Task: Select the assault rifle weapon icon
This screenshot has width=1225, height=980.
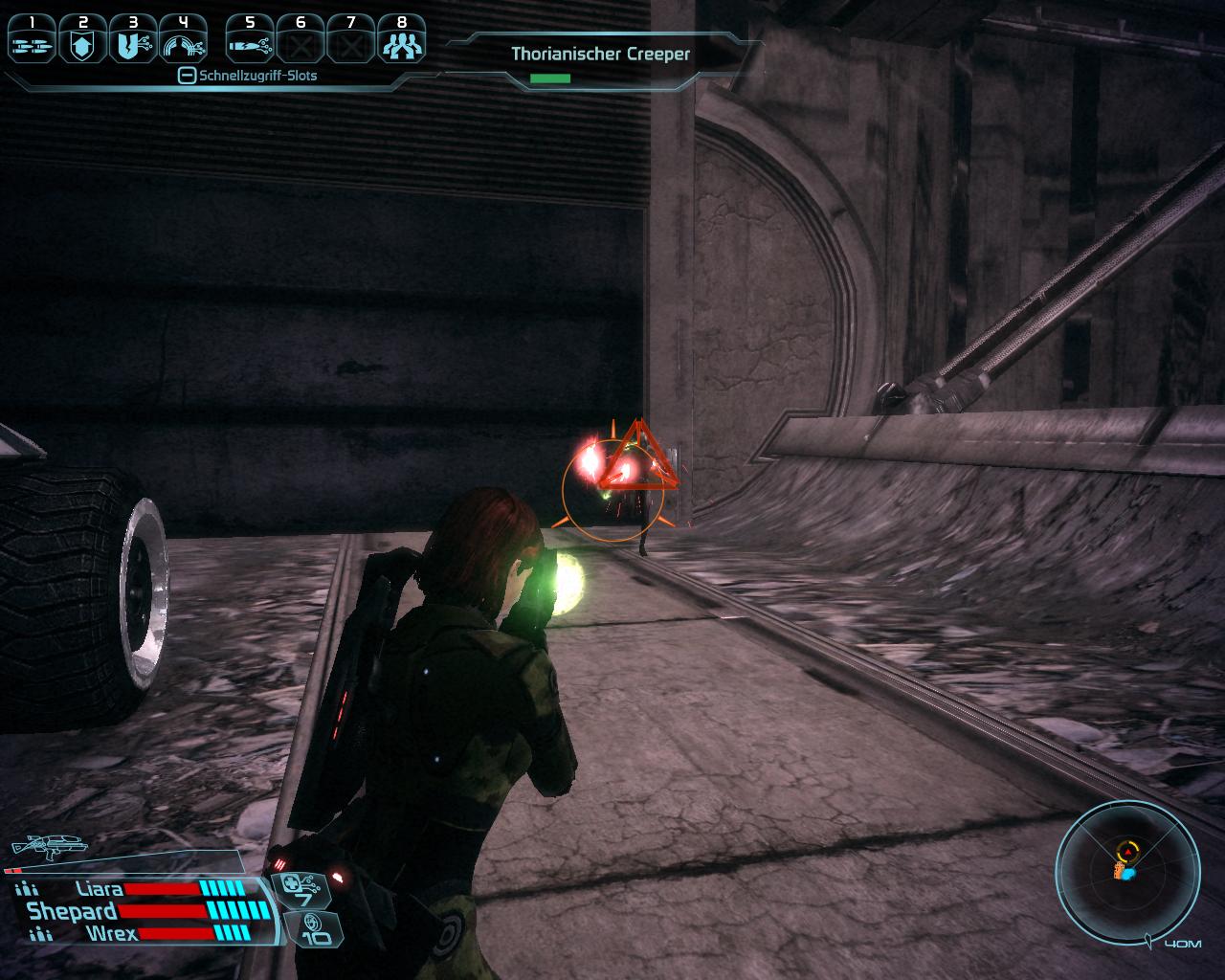Action: click(48, 845)
